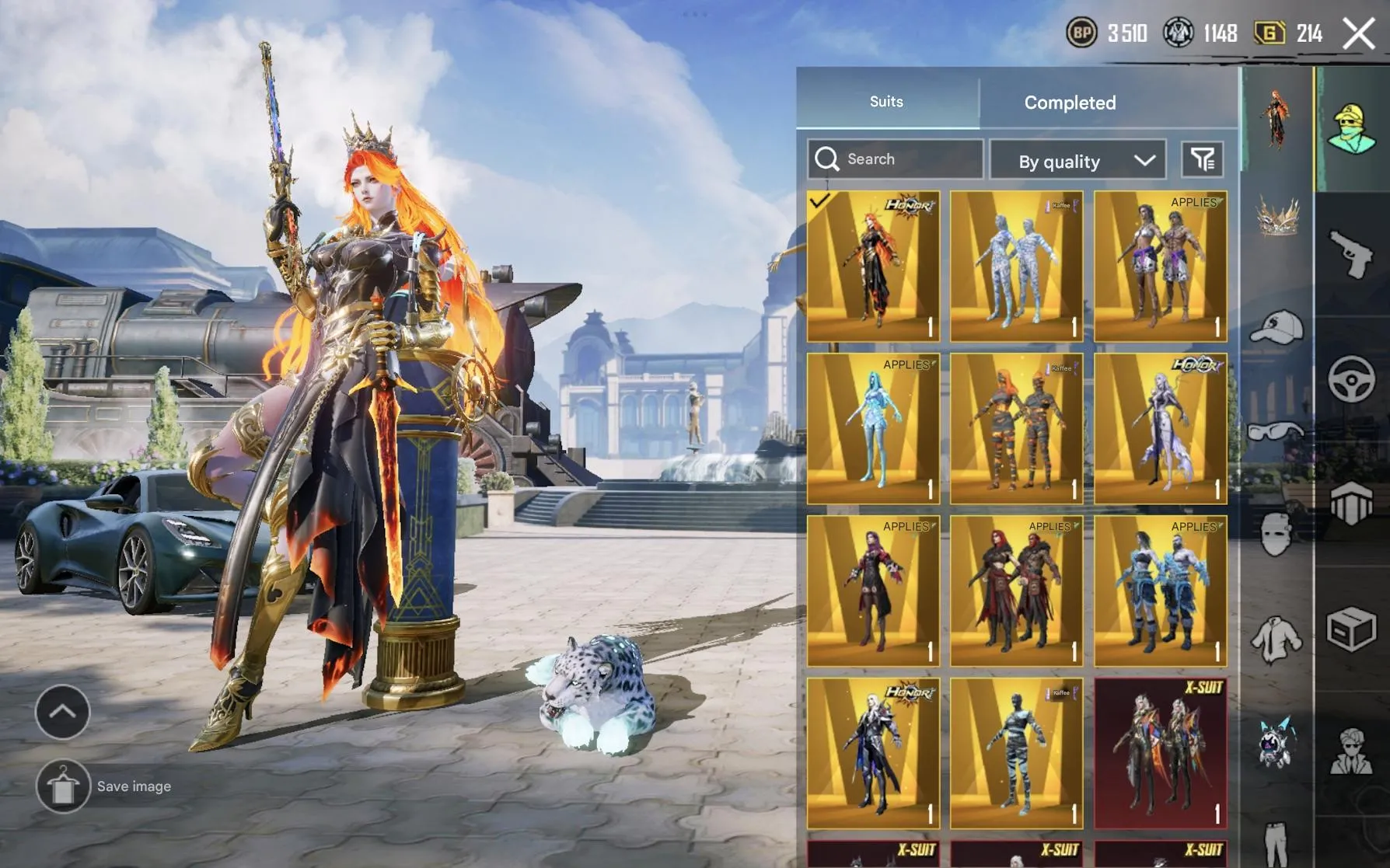The height and width of the screenshot is (868, 1390).
Task: Click the Search input field
Action: (x=894, y=159)
